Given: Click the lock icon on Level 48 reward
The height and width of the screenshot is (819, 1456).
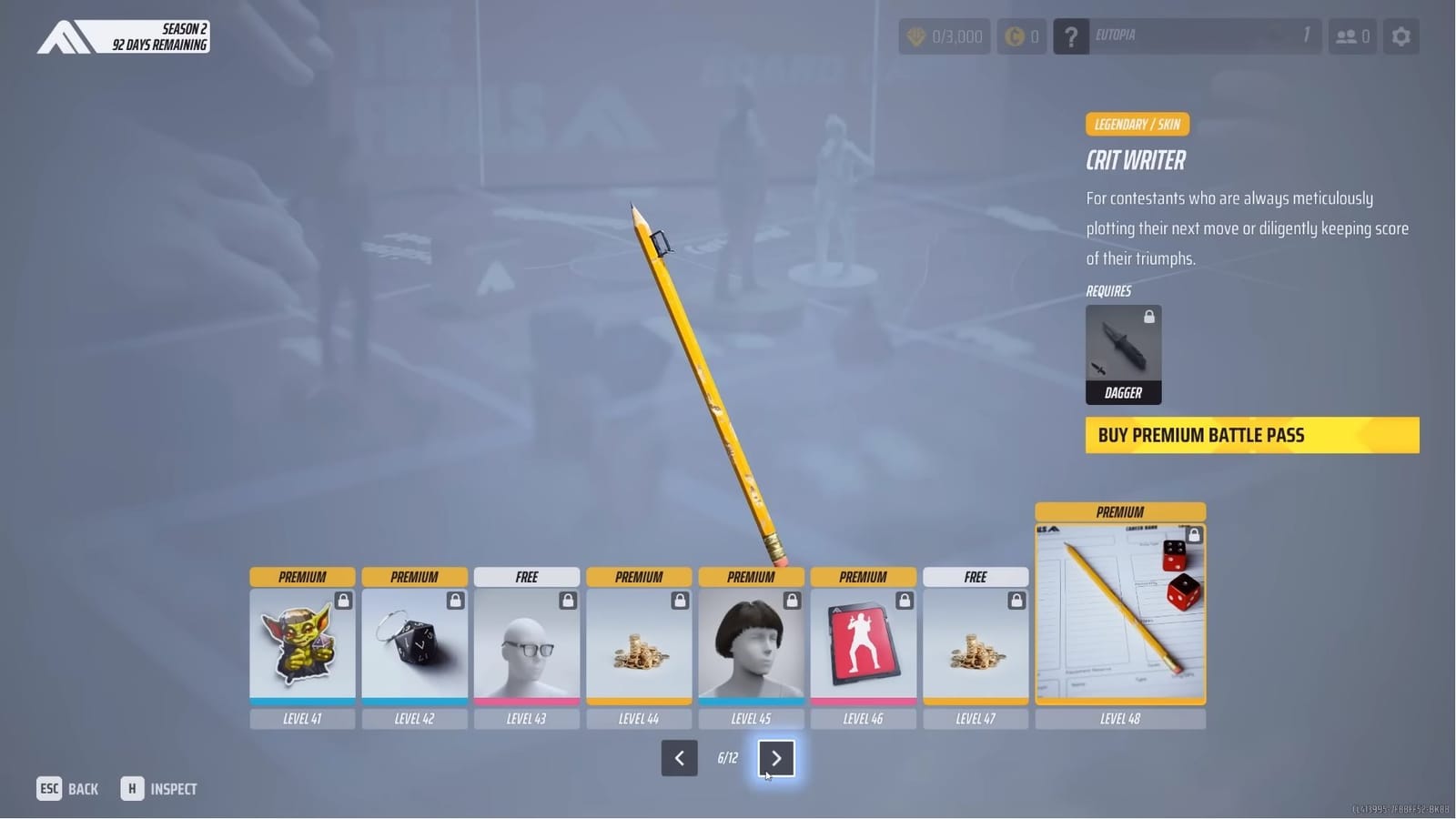Looking at the screenshot, I should click(x=1193, y=536).
